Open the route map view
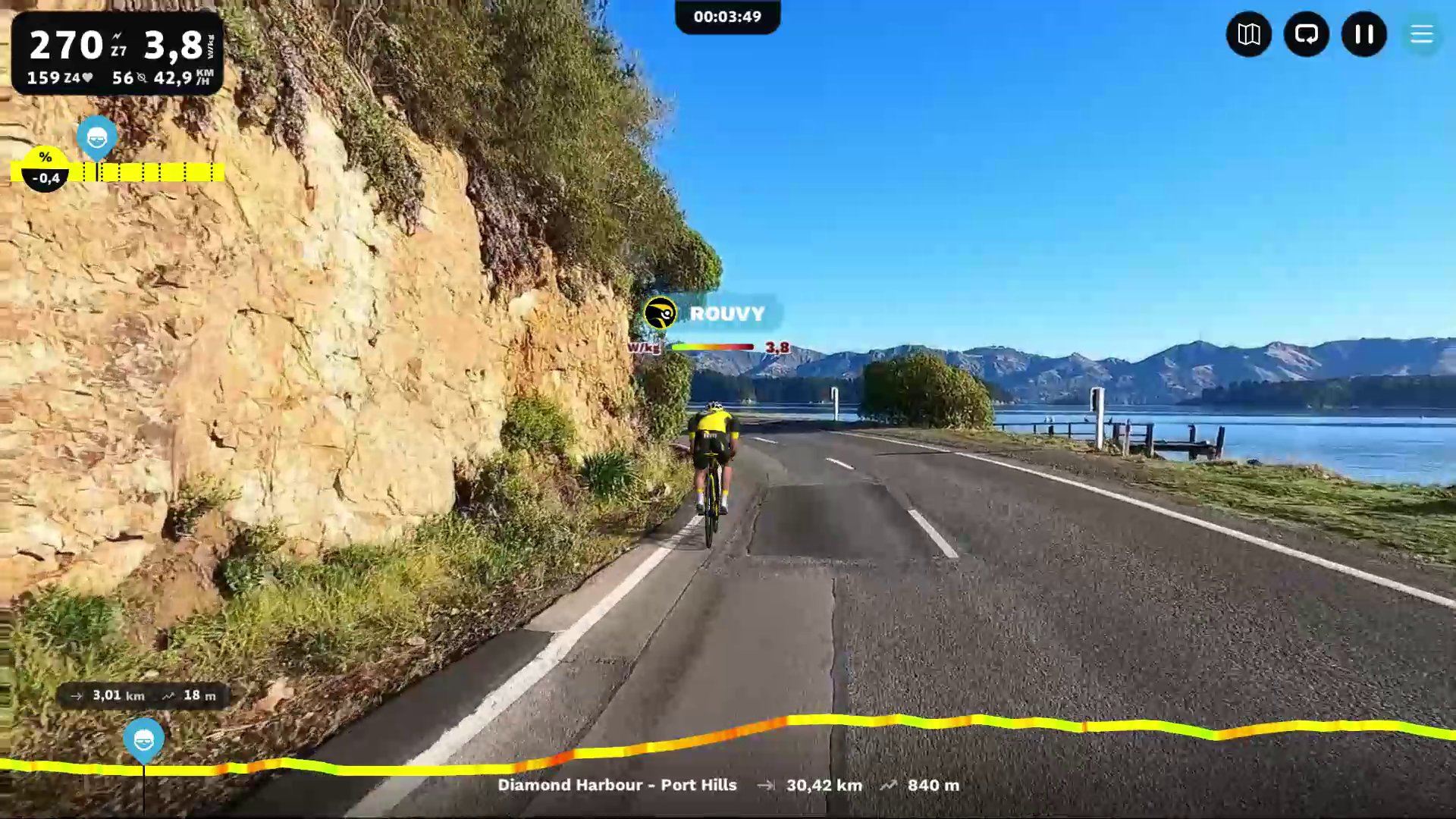1456x819 pixels. coord(1248,34)
